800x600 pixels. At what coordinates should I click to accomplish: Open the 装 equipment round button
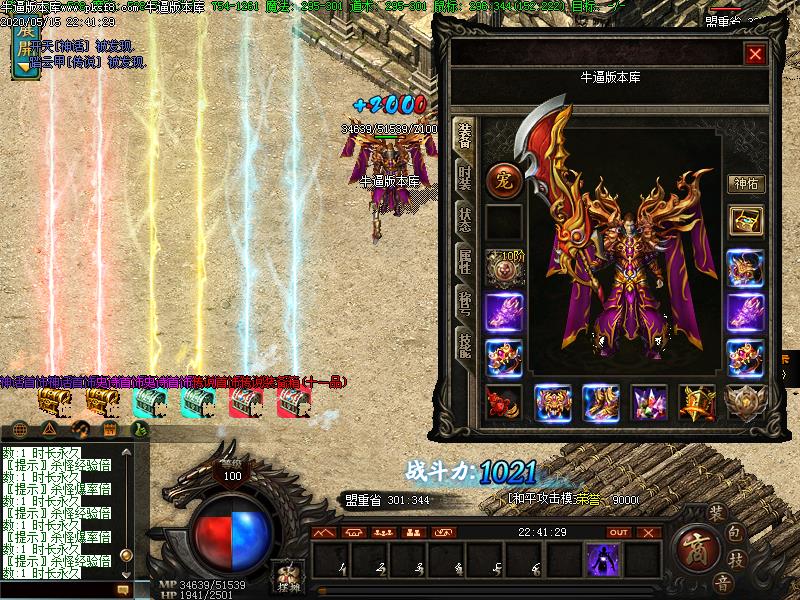pos(716,512)
